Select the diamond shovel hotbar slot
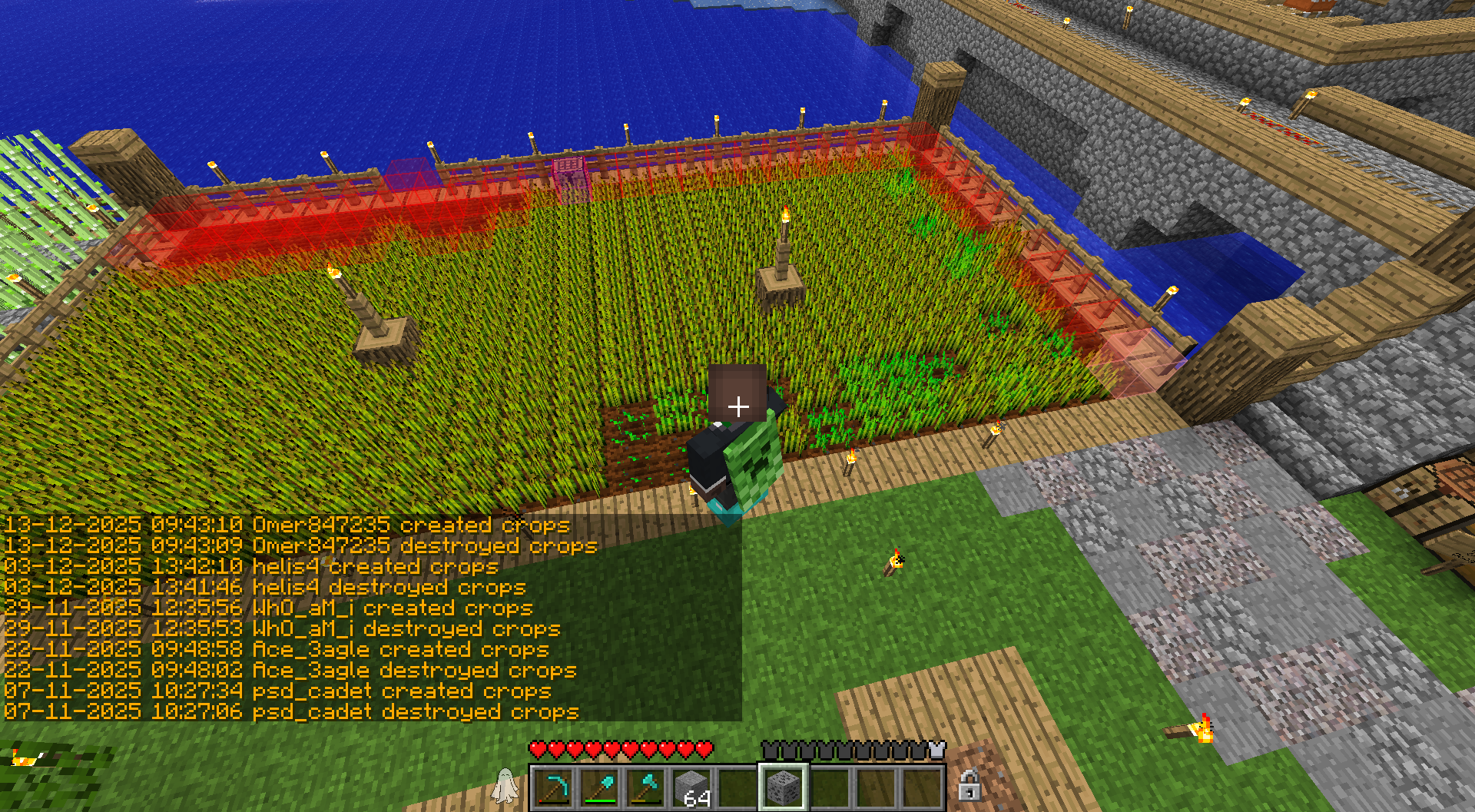1475x812 pixels. (599, 787)
